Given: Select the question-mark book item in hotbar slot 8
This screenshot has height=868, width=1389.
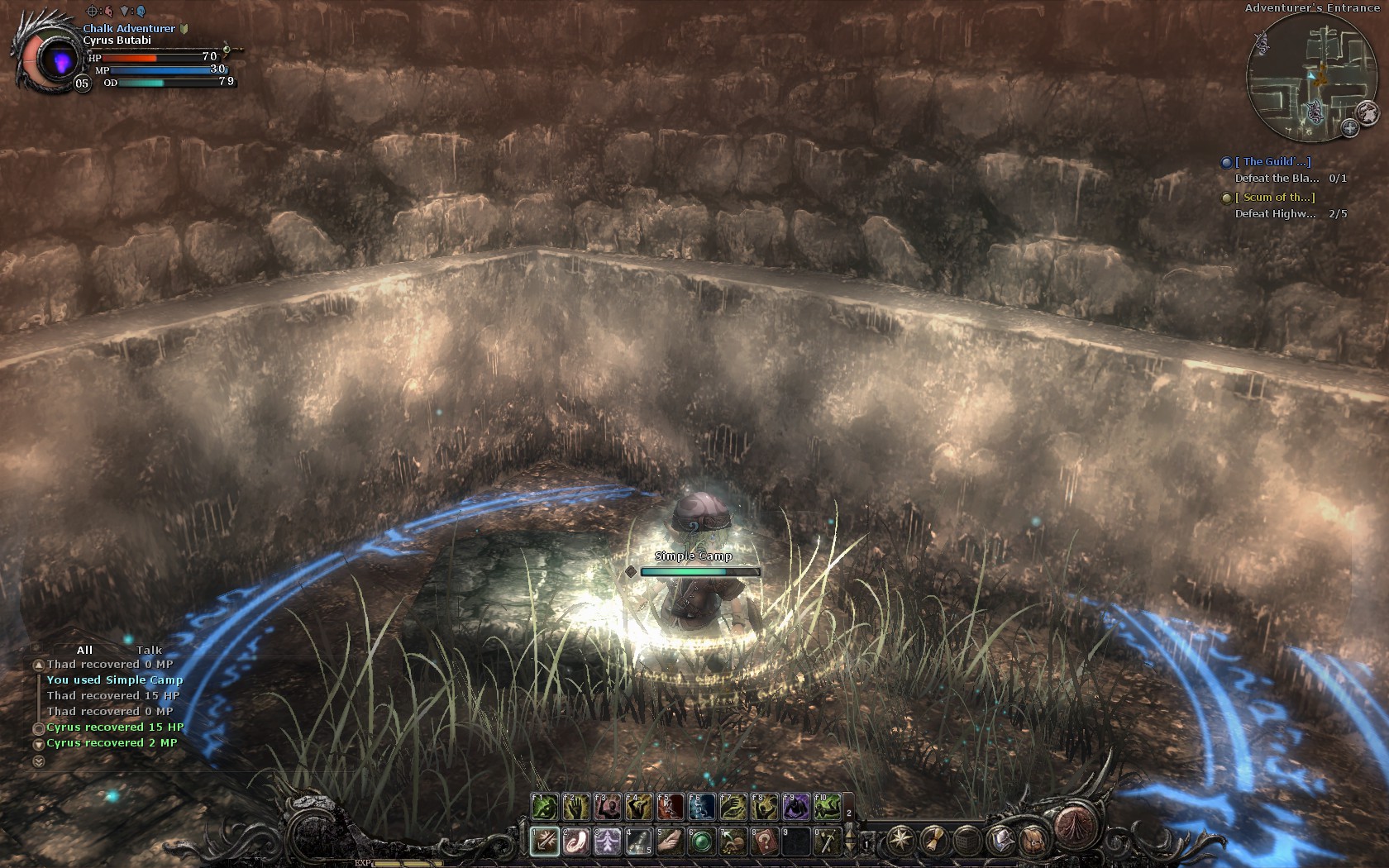Looking at the screenshot, I should pos(764,842).
